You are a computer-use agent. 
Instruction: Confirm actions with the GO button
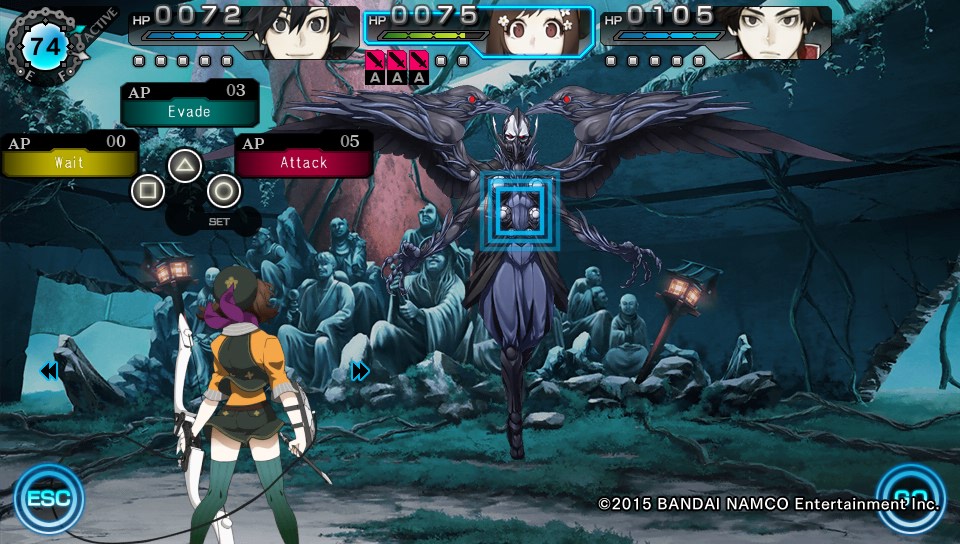click(909, 497)
